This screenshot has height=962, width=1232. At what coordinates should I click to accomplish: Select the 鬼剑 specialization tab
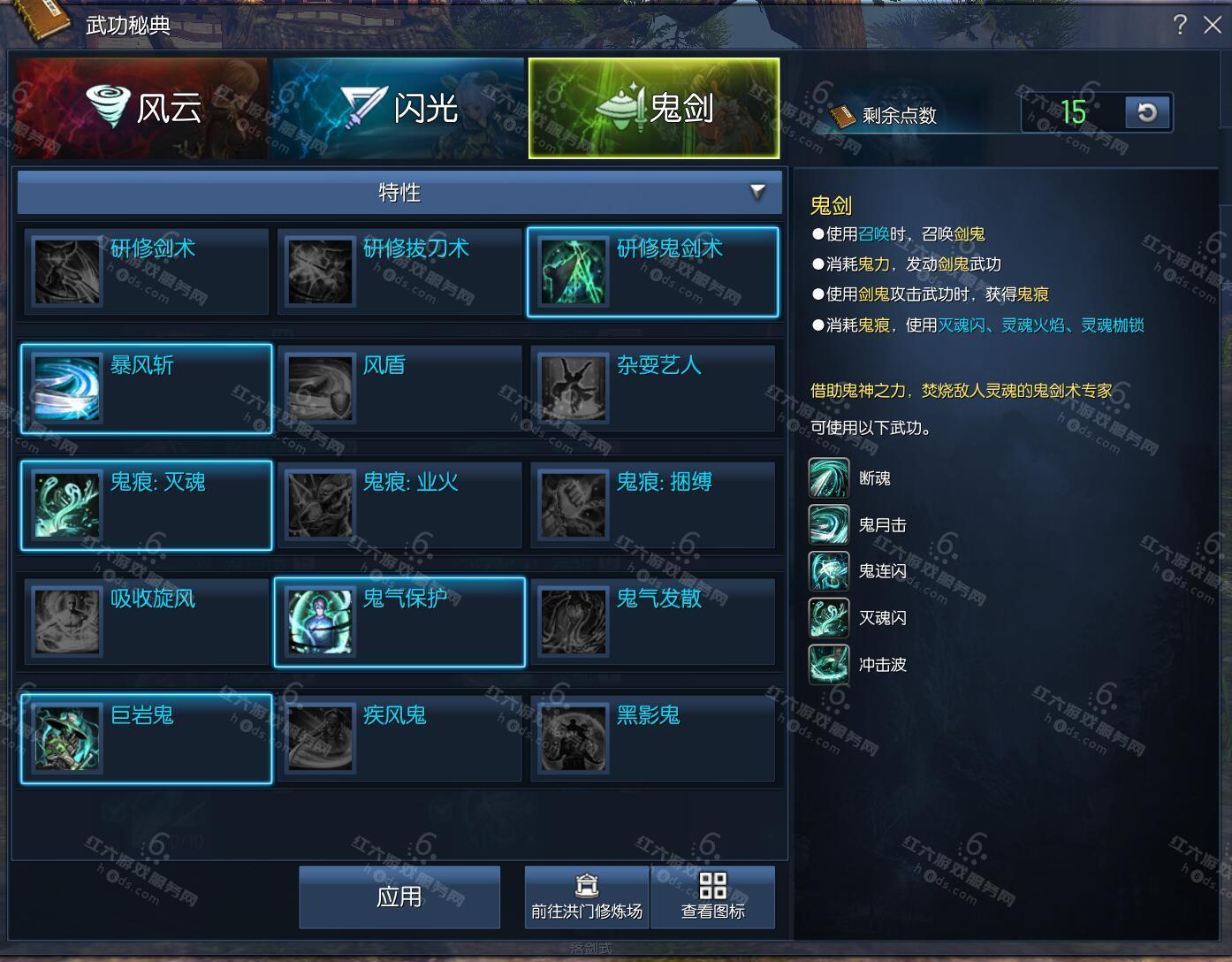(x=654, y=108)
